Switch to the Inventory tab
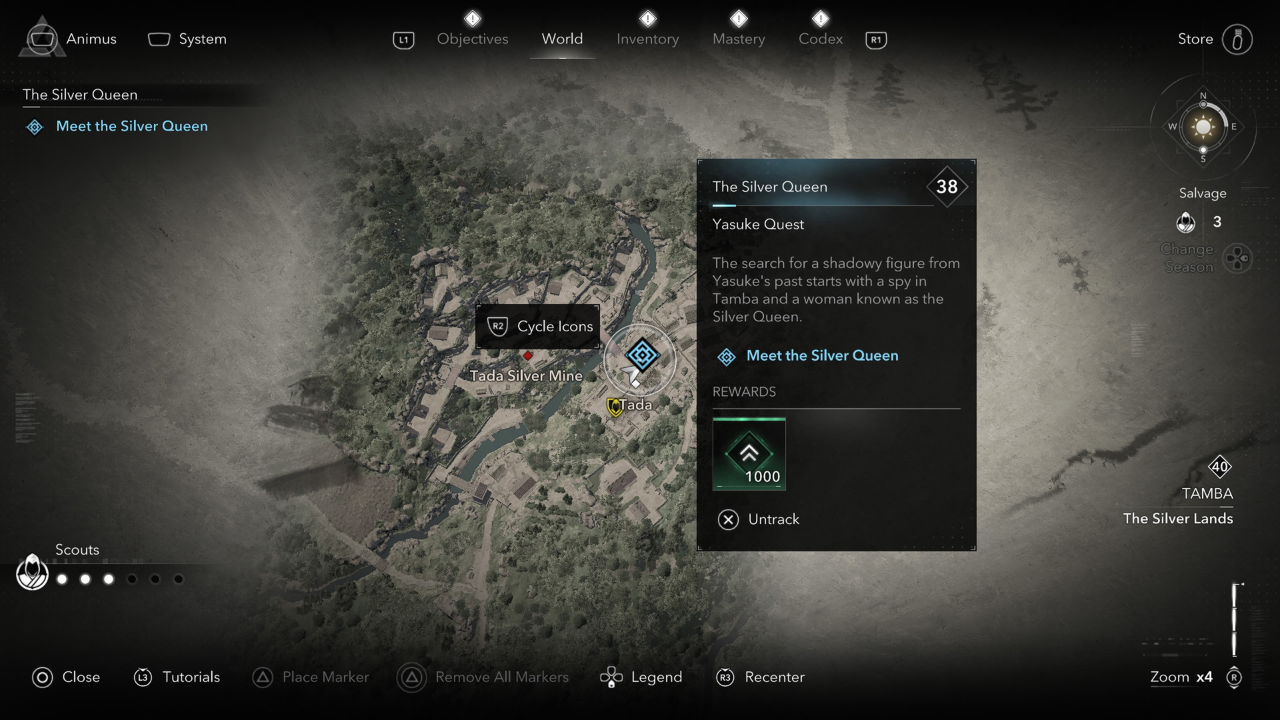The image size is (1280, 720). coord(647,39)
